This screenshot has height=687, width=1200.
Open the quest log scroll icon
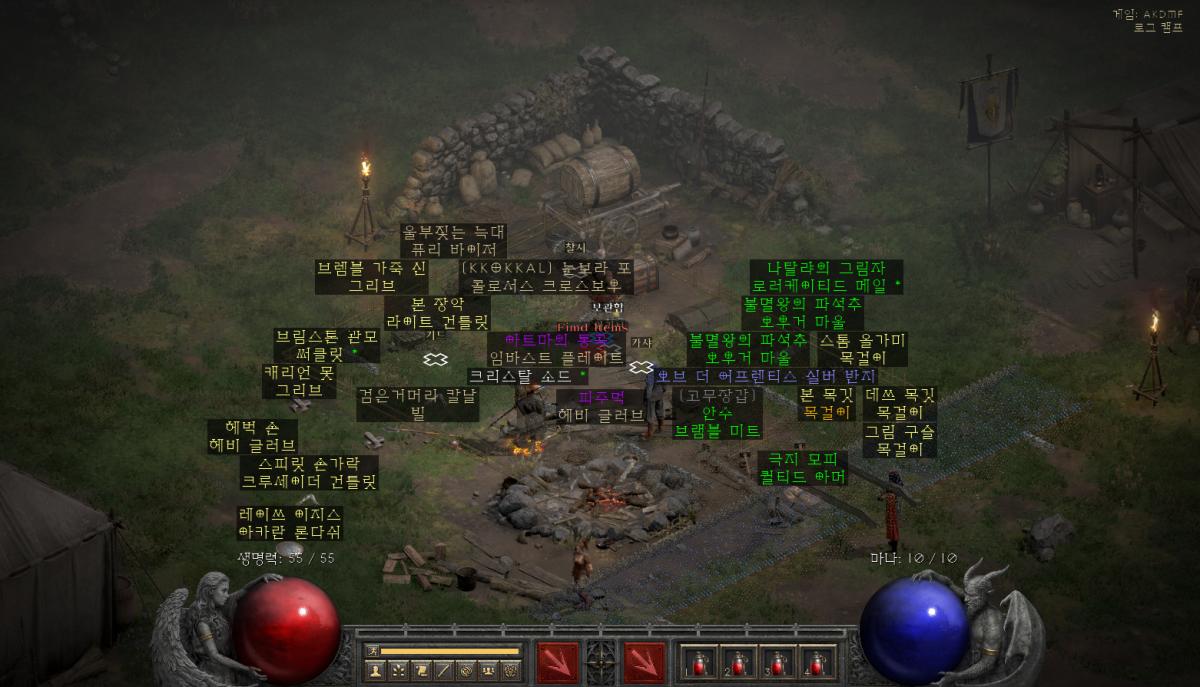click(421, 670)
